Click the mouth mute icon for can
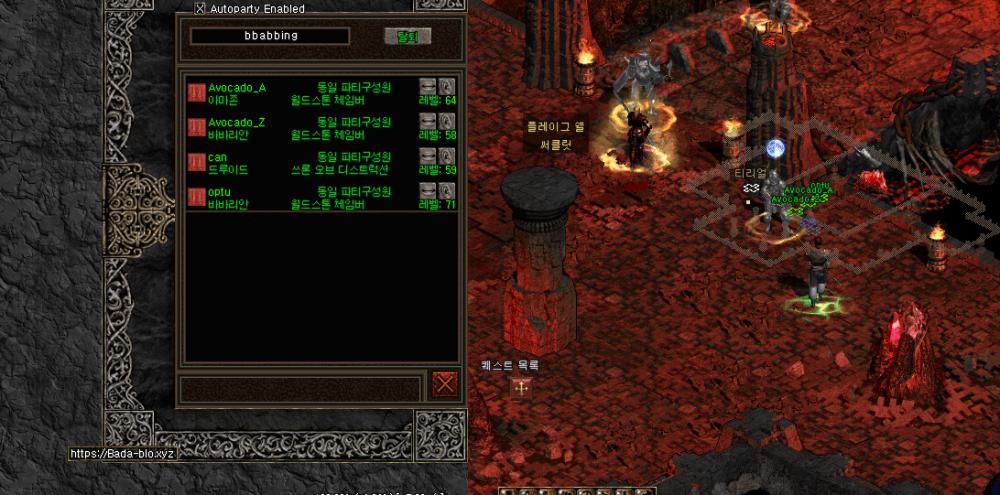 click(x=428, y=156)
